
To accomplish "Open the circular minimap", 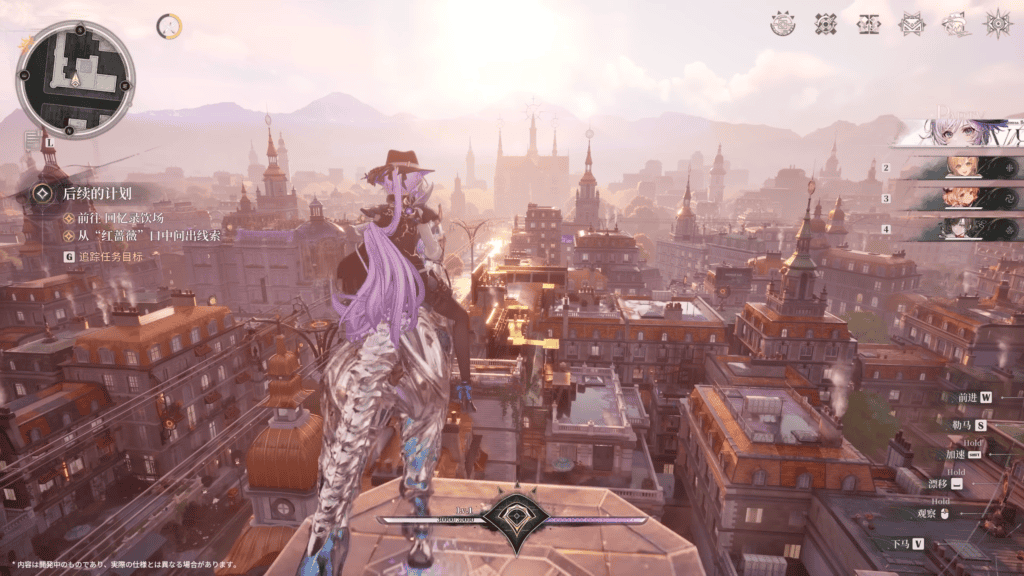I will click(76, 79).
